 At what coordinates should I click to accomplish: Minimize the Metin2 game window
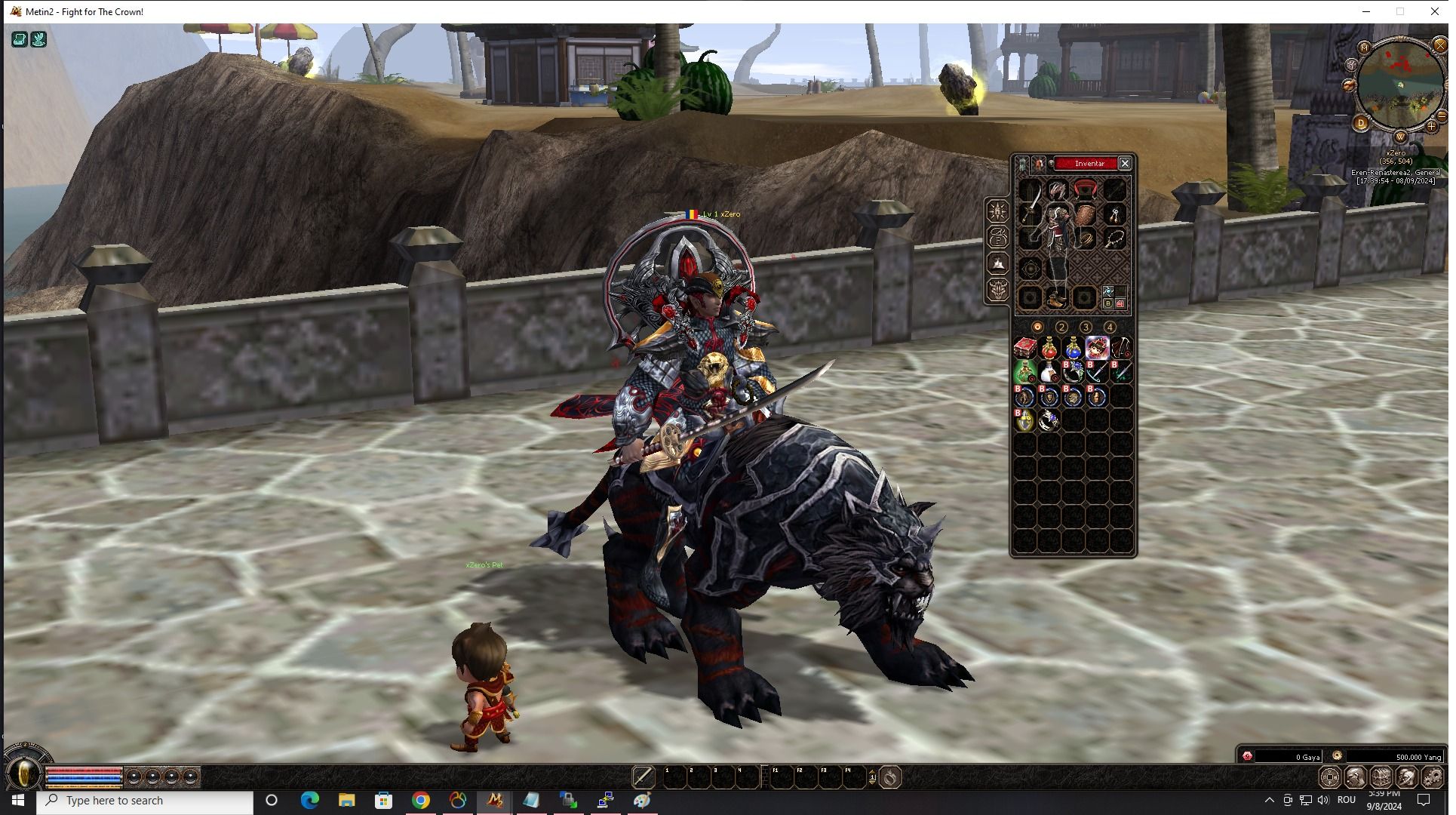pyautogui.click(x=1366, y=11)
